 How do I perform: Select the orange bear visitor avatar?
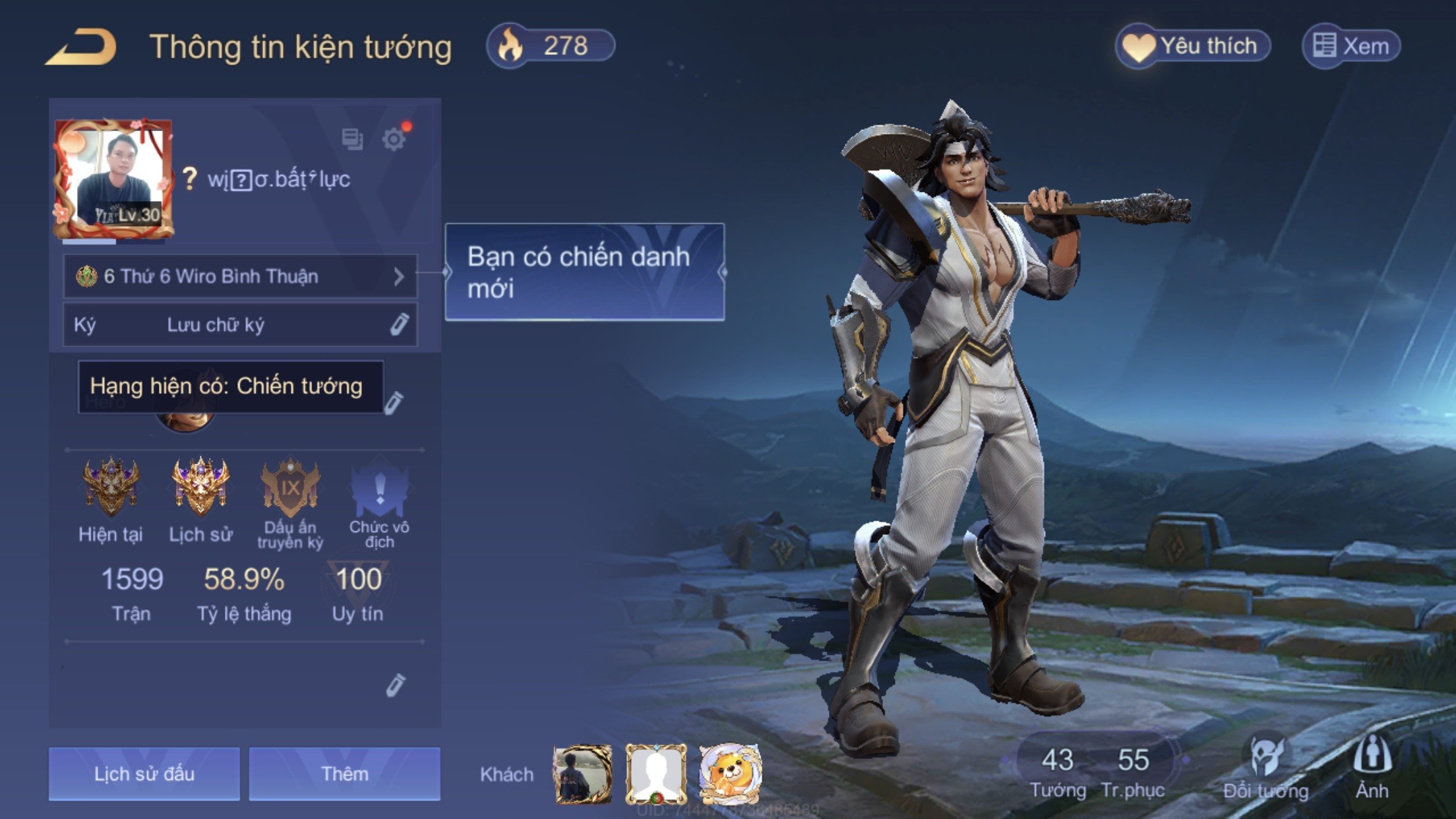(x=729, y=774)
